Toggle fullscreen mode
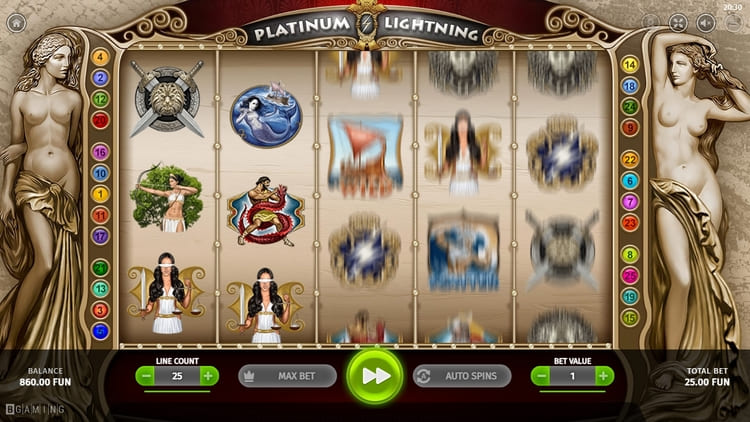The image size is (750, 422). (x=678, y=22)
